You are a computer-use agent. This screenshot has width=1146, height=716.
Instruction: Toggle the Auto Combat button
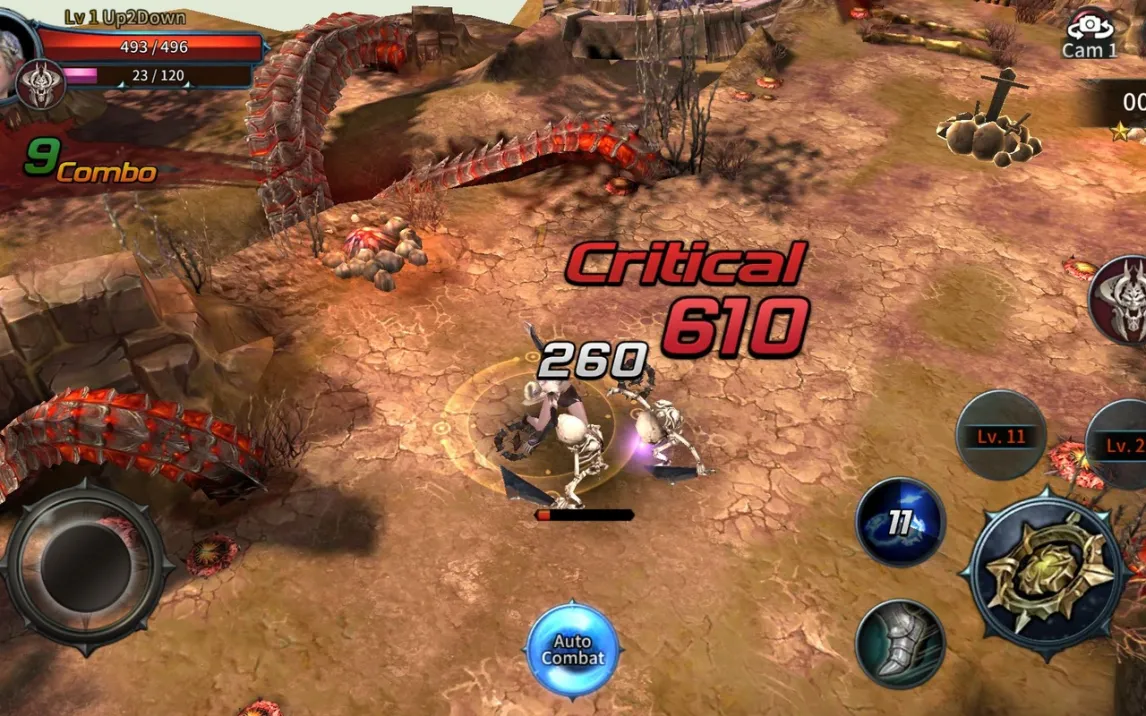point(572,650)
